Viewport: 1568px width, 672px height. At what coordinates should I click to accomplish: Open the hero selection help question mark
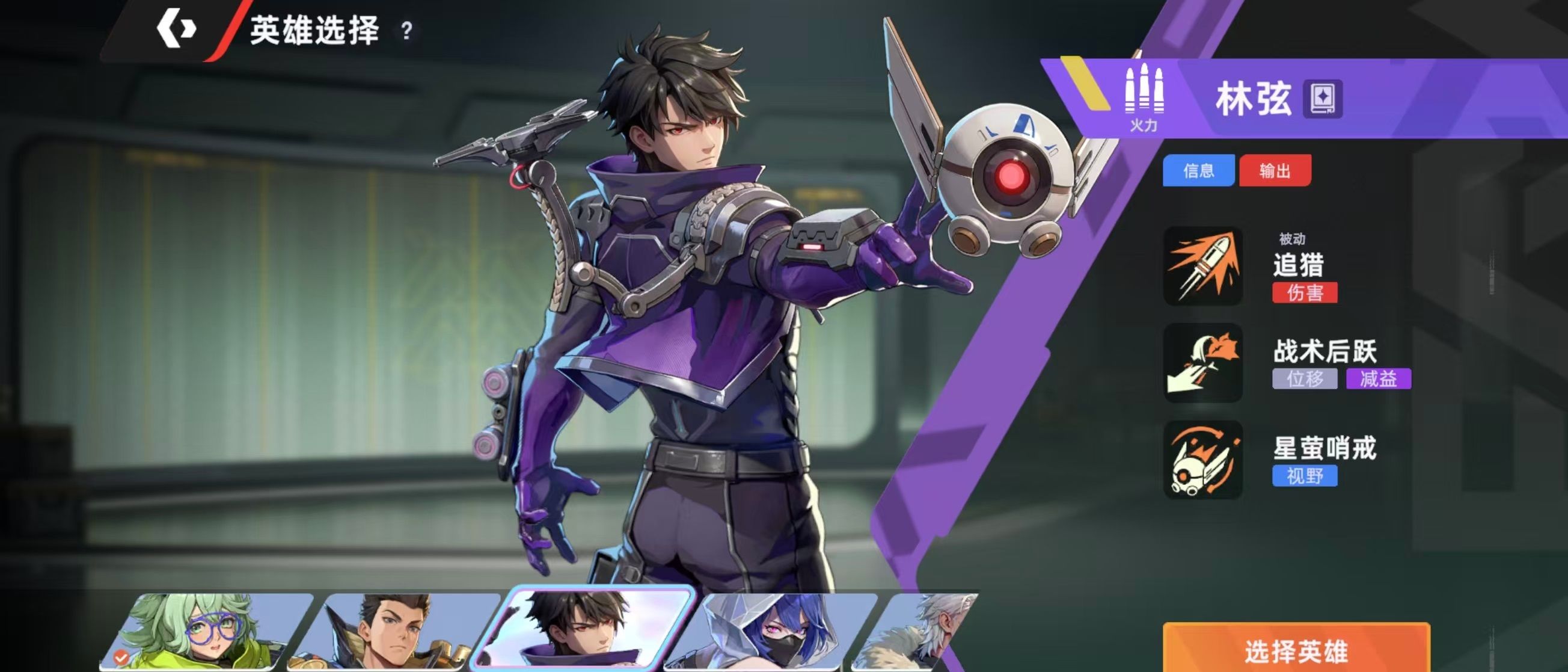406,31
